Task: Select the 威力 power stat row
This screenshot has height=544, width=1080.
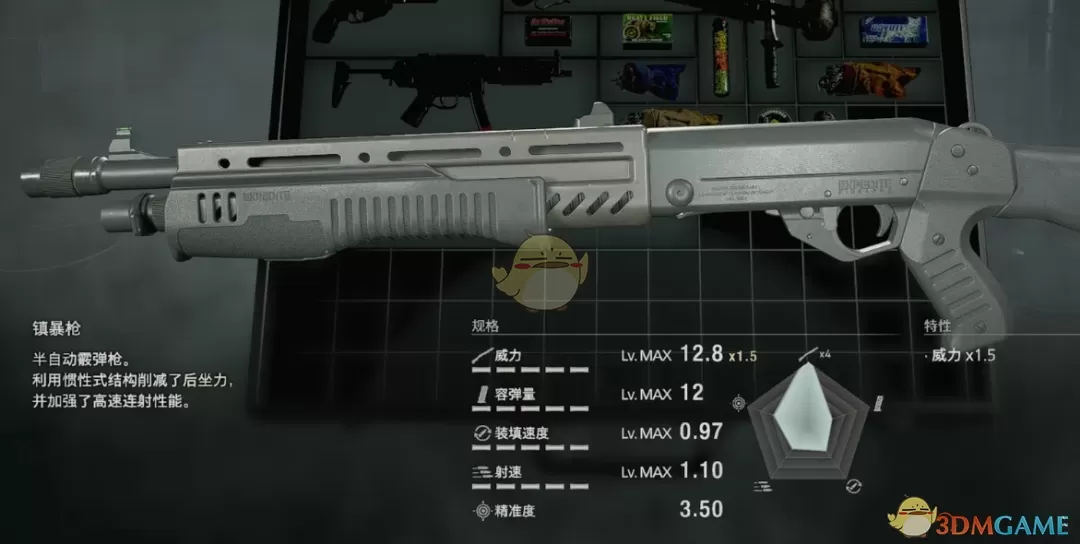Action: 598,356
